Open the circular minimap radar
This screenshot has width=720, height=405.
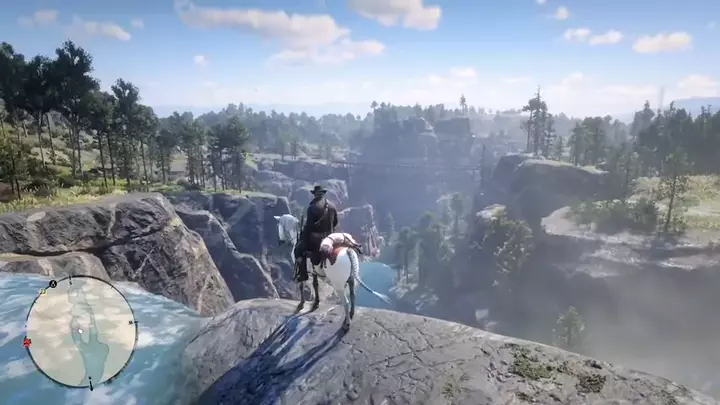(80, 331)
